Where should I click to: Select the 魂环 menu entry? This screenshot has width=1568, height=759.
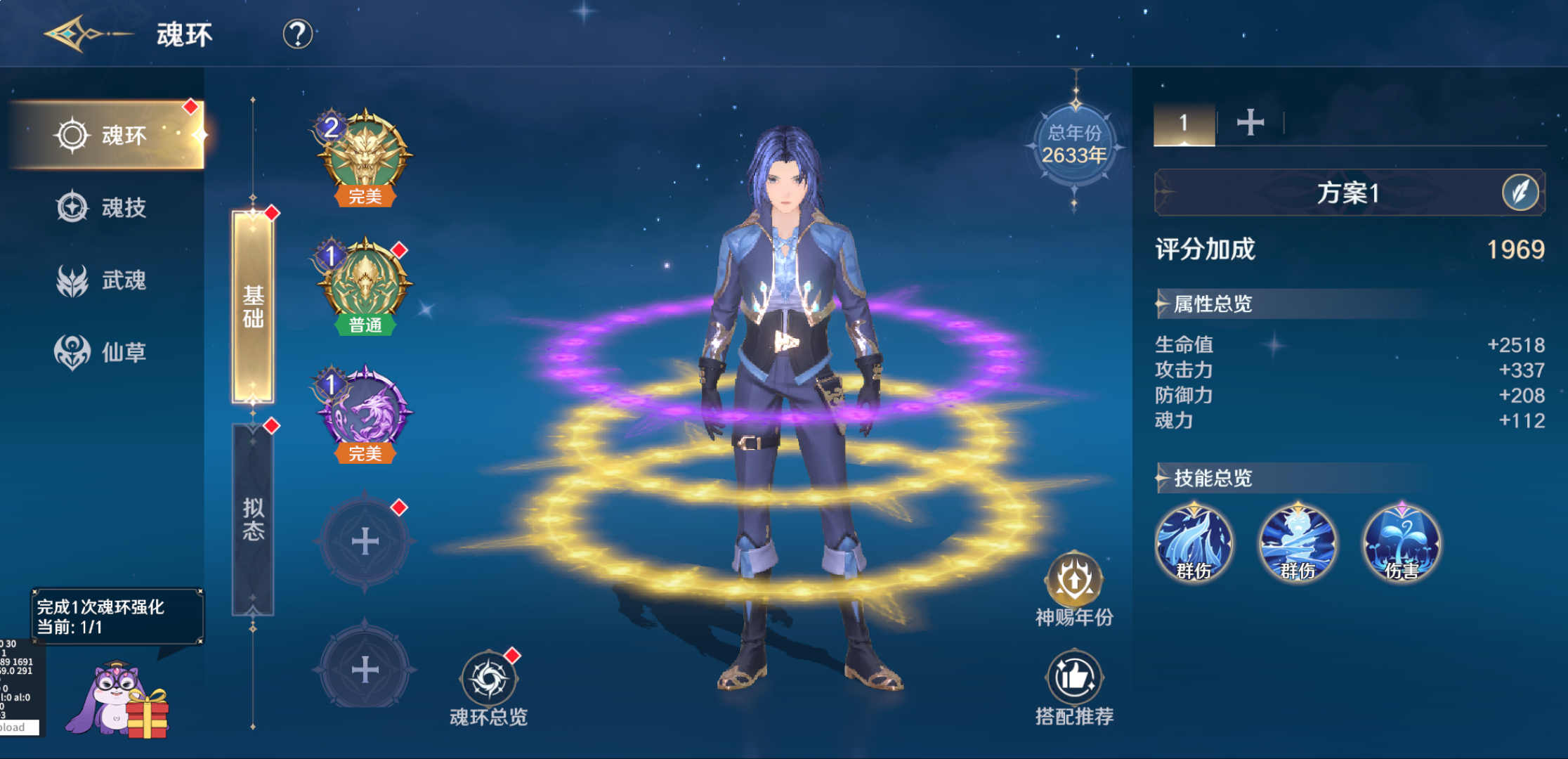[107, 135]
